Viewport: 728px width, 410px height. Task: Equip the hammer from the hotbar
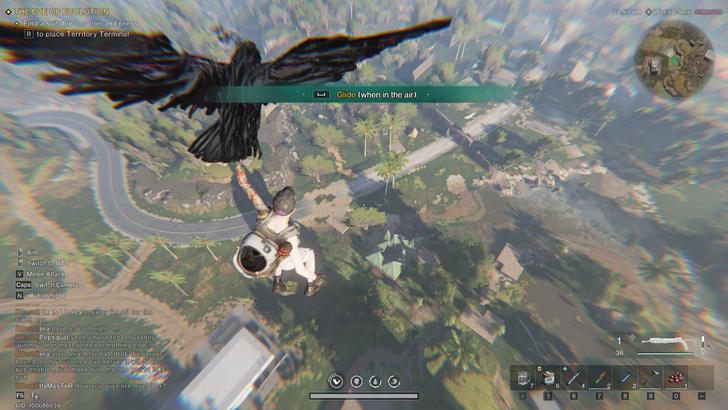tap(648, 378)
